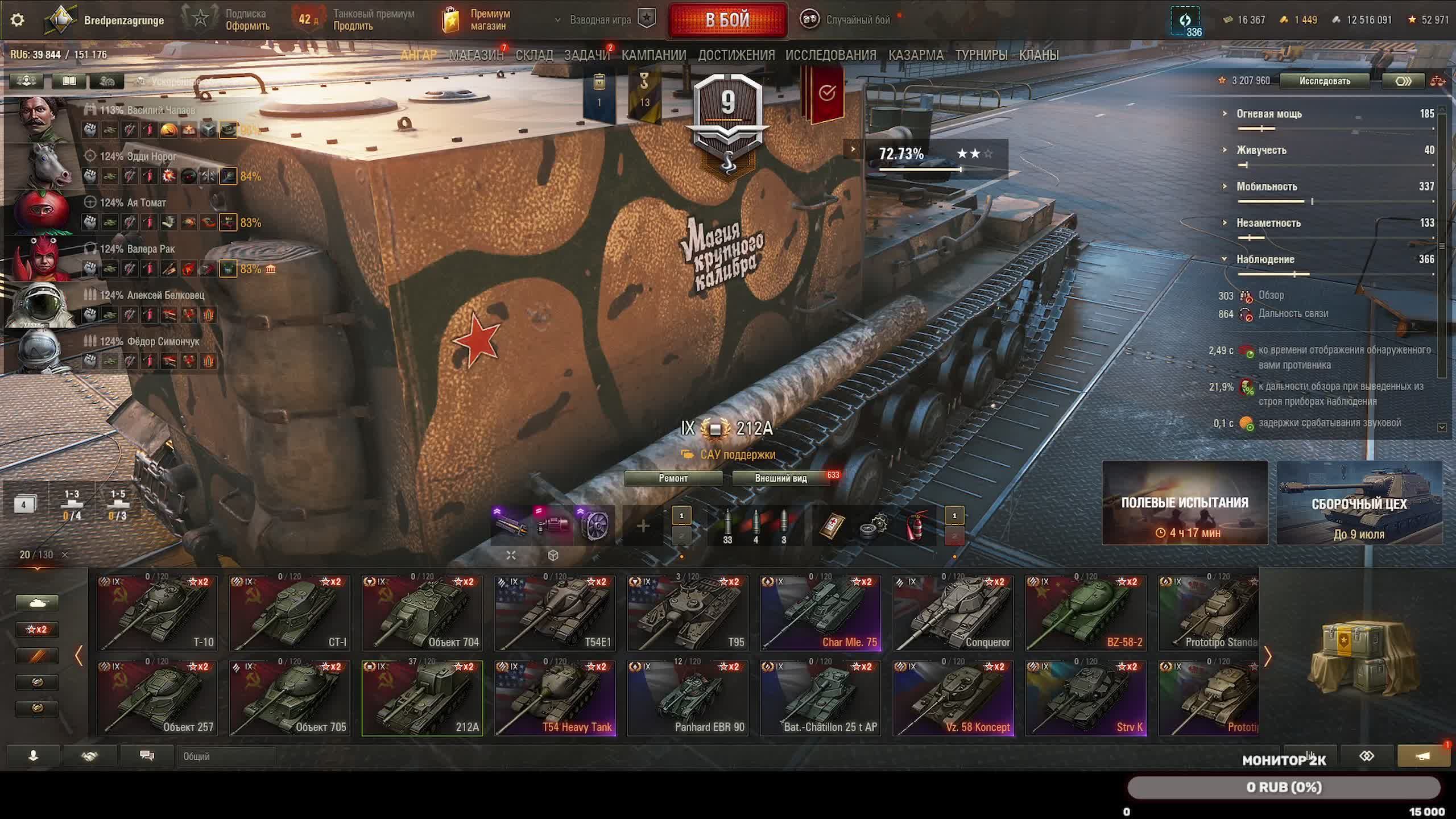This screenshot has width=1456, height=819.
Task: Click the Общий chat input field
Action: pos(227,756)
